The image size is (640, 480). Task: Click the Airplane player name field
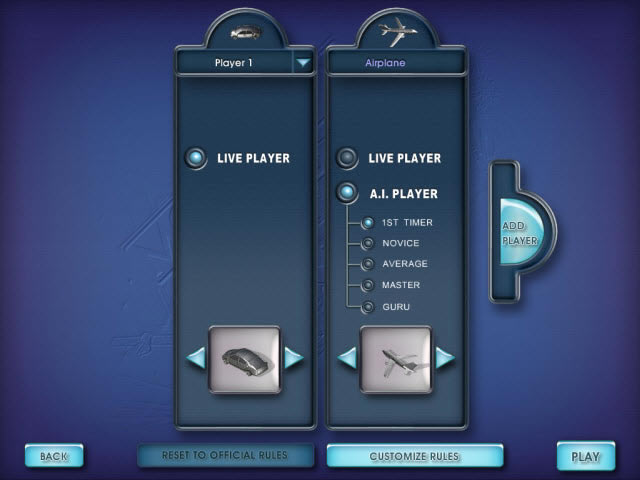click(396, 62)
